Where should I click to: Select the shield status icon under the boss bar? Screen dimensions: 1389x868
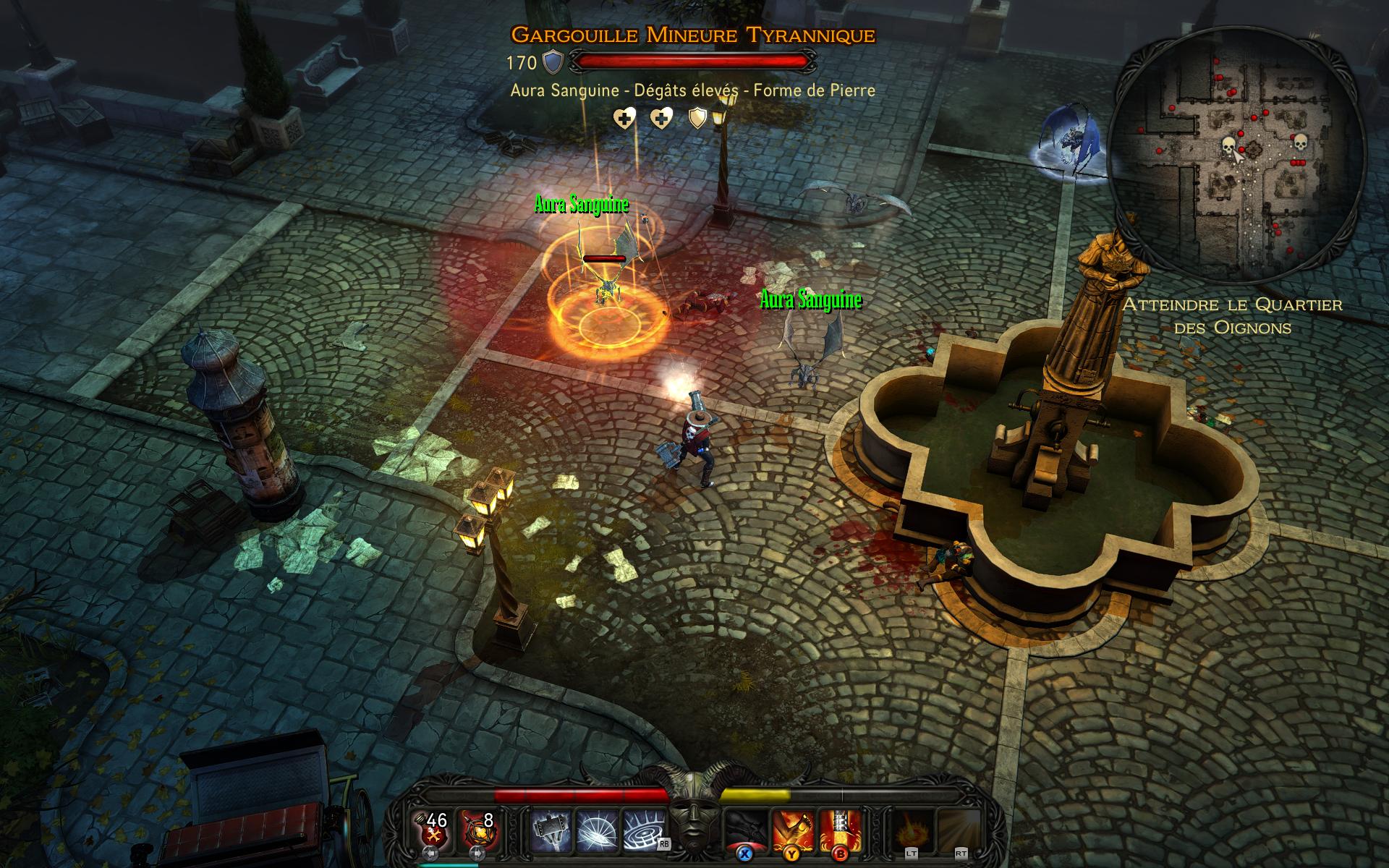click(x=697, y=118)
